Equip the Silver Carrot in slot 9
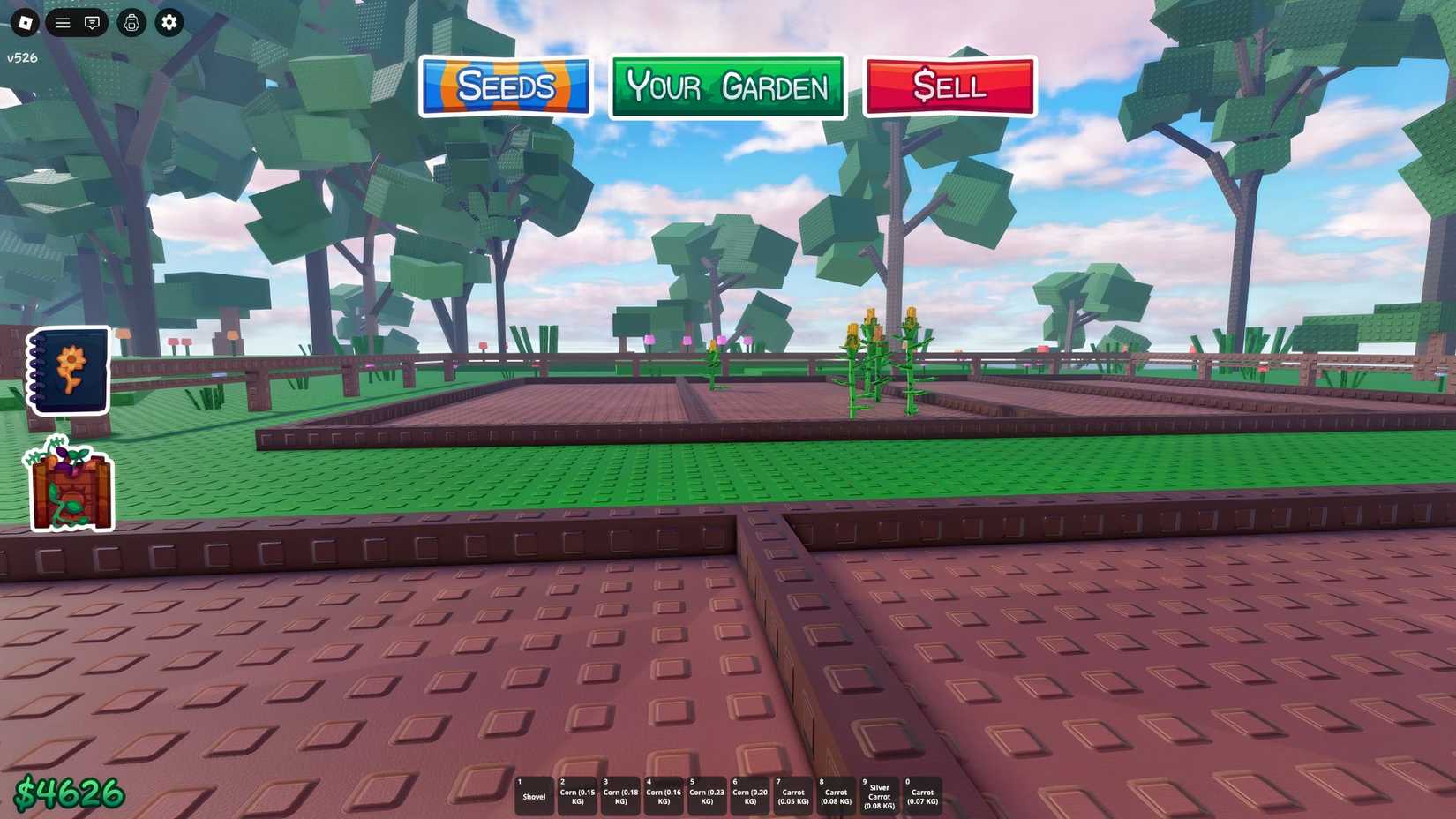 [x=879, y=793]
